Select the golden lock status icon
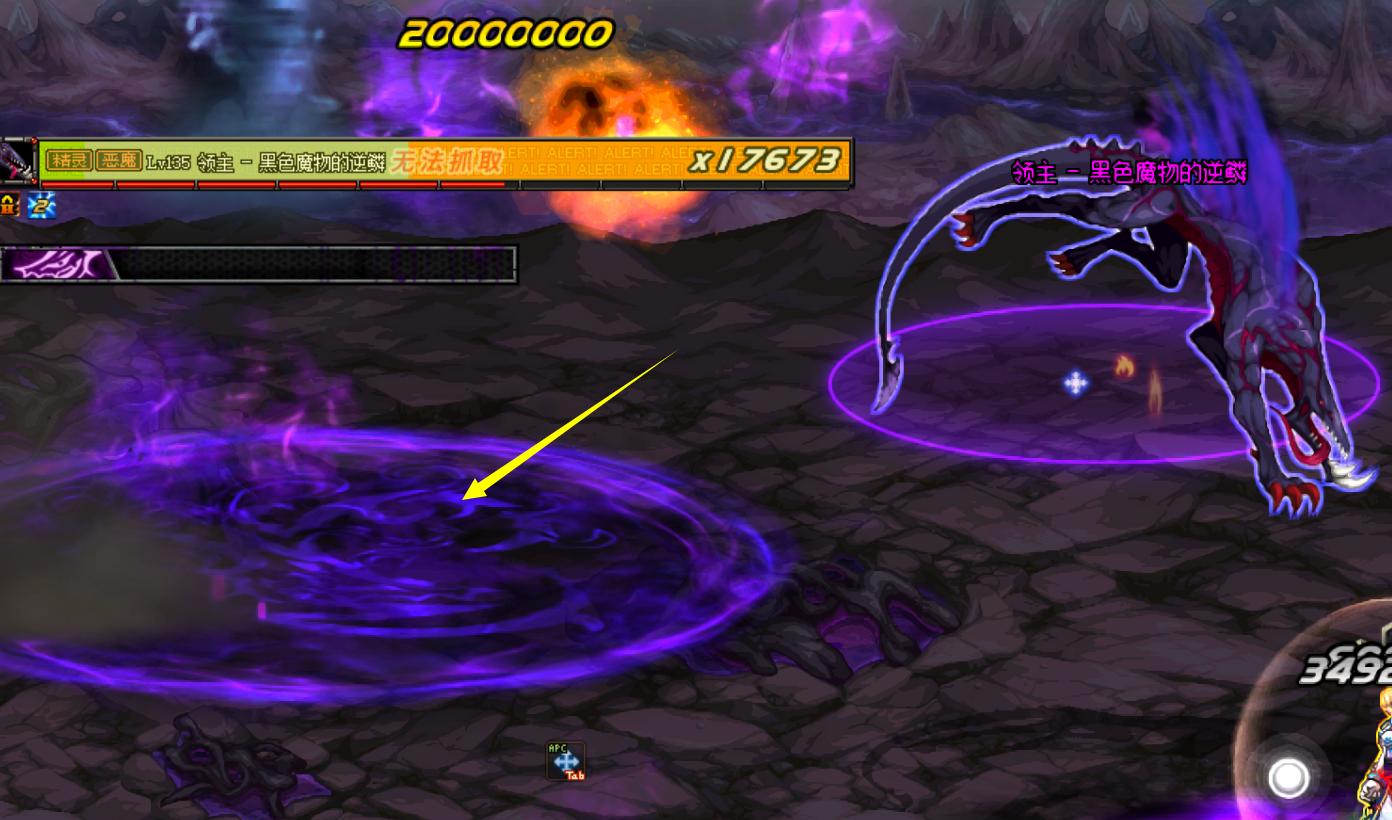The width and height of the screenshot is (1392, 820). click(10, 206)
